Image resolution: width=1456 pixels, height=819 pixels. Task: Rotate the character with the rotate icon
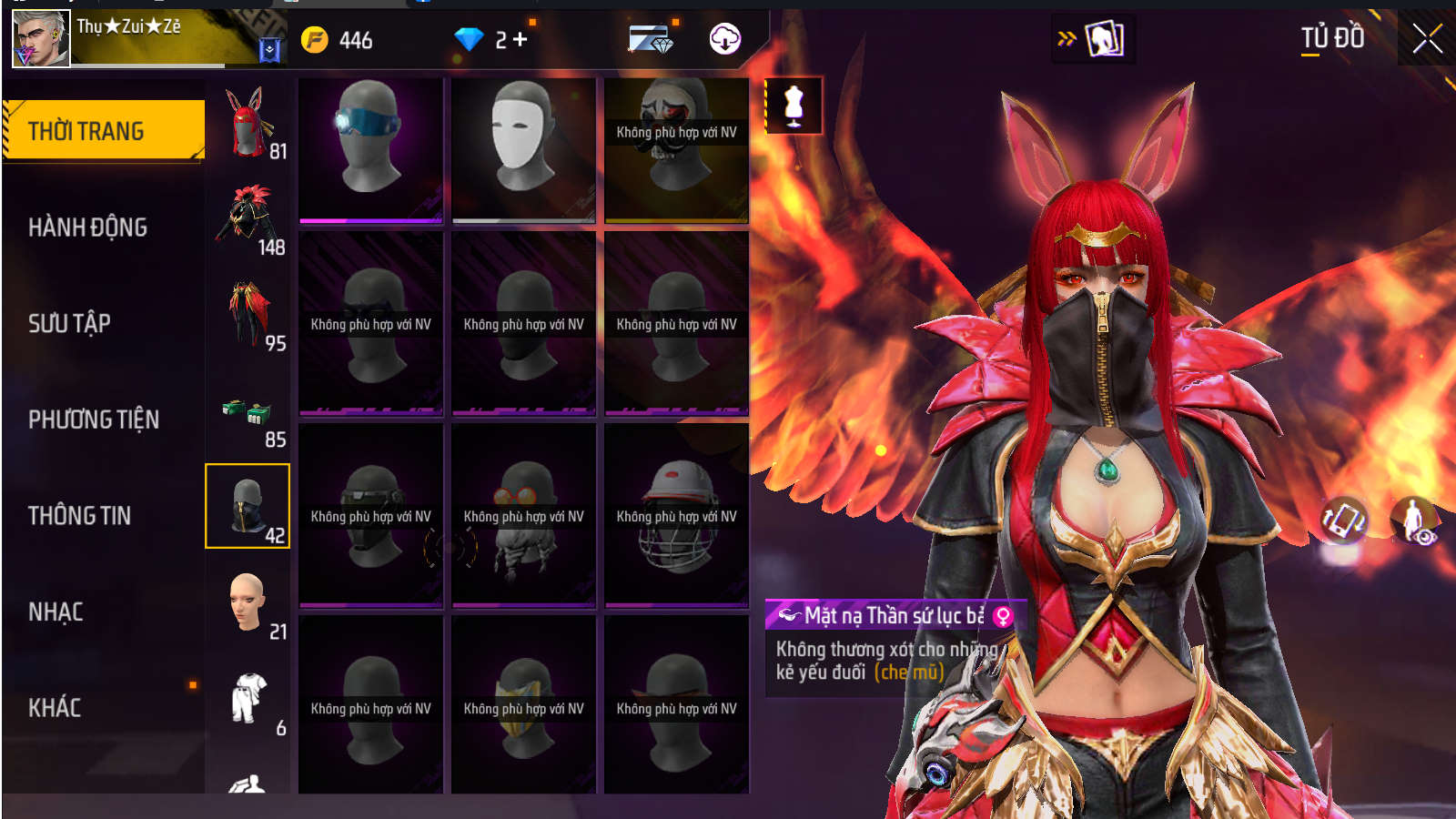(1344, 521)
